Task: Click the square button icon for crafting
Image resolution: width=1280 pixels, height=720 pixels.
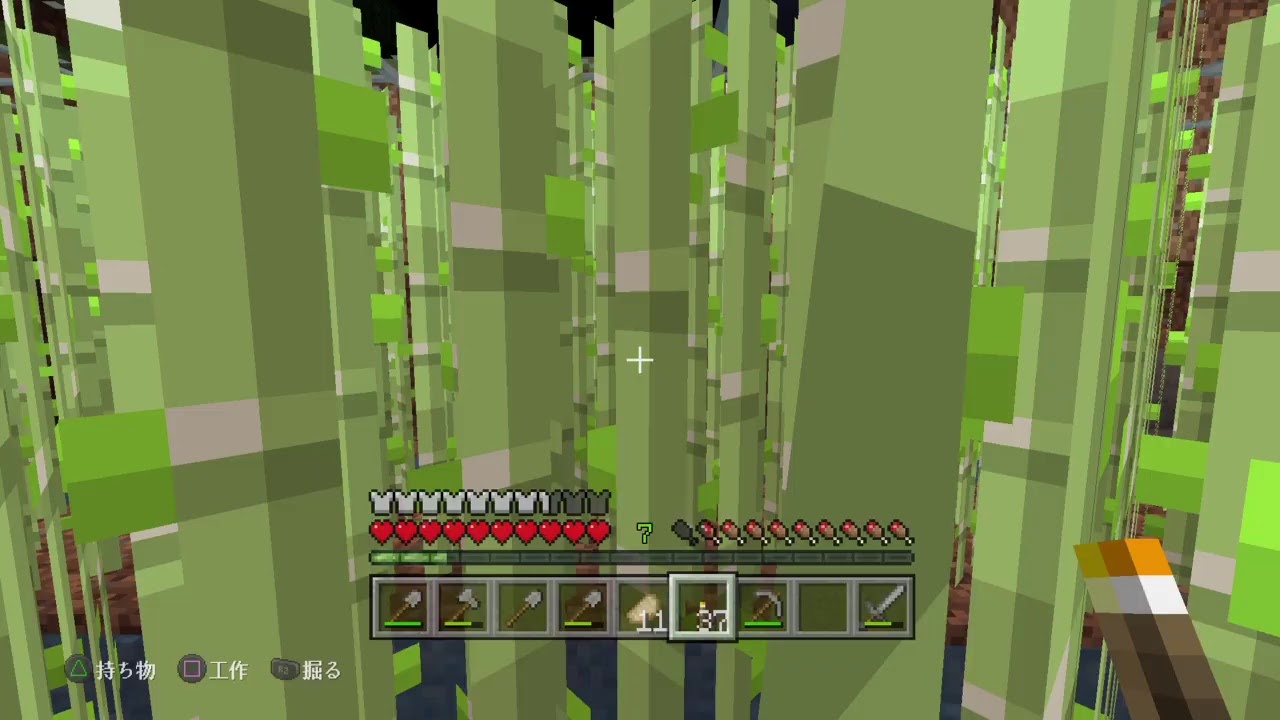Action: [191, 671]
